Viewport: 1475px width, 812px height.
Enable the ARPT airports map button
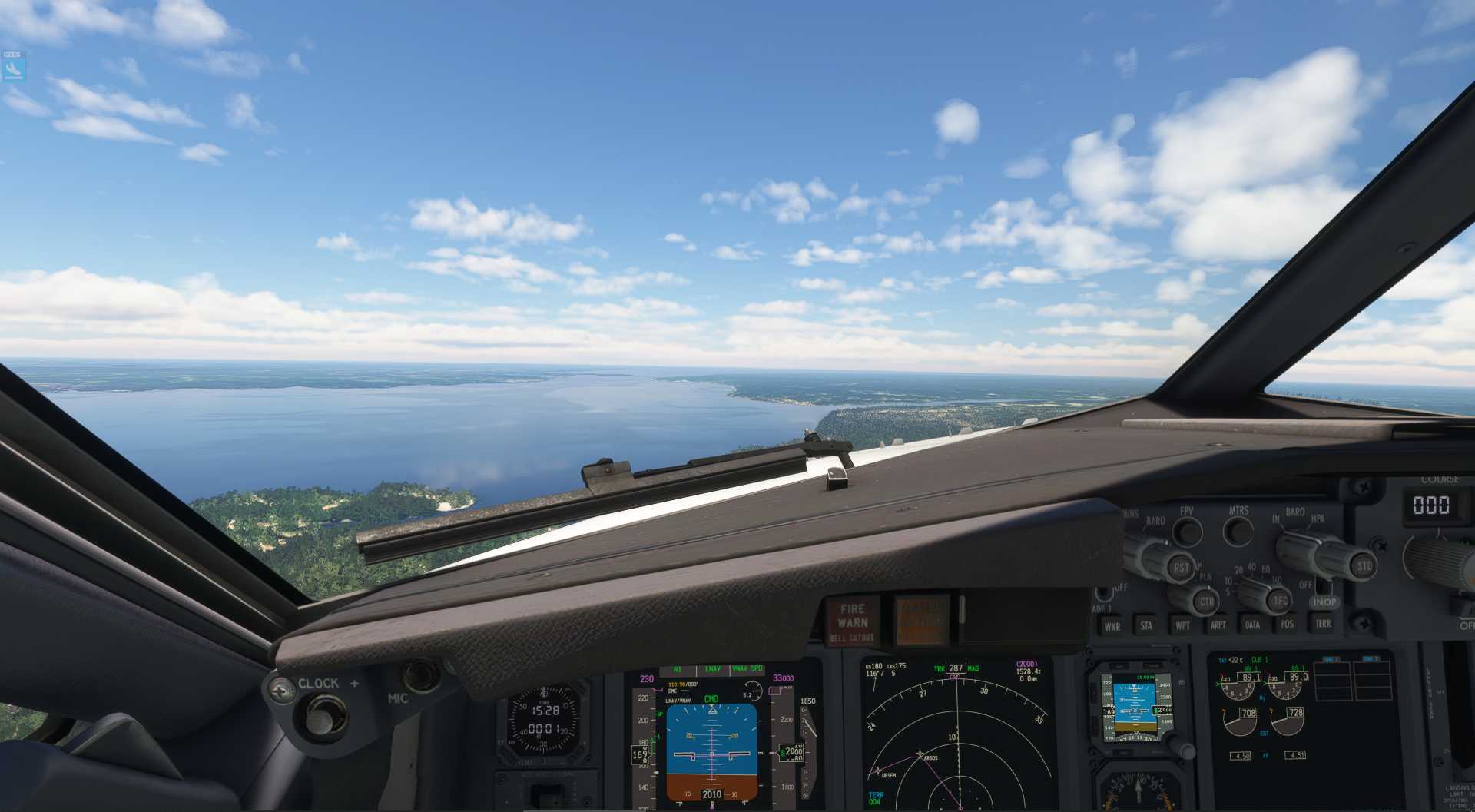(1218, 625)
